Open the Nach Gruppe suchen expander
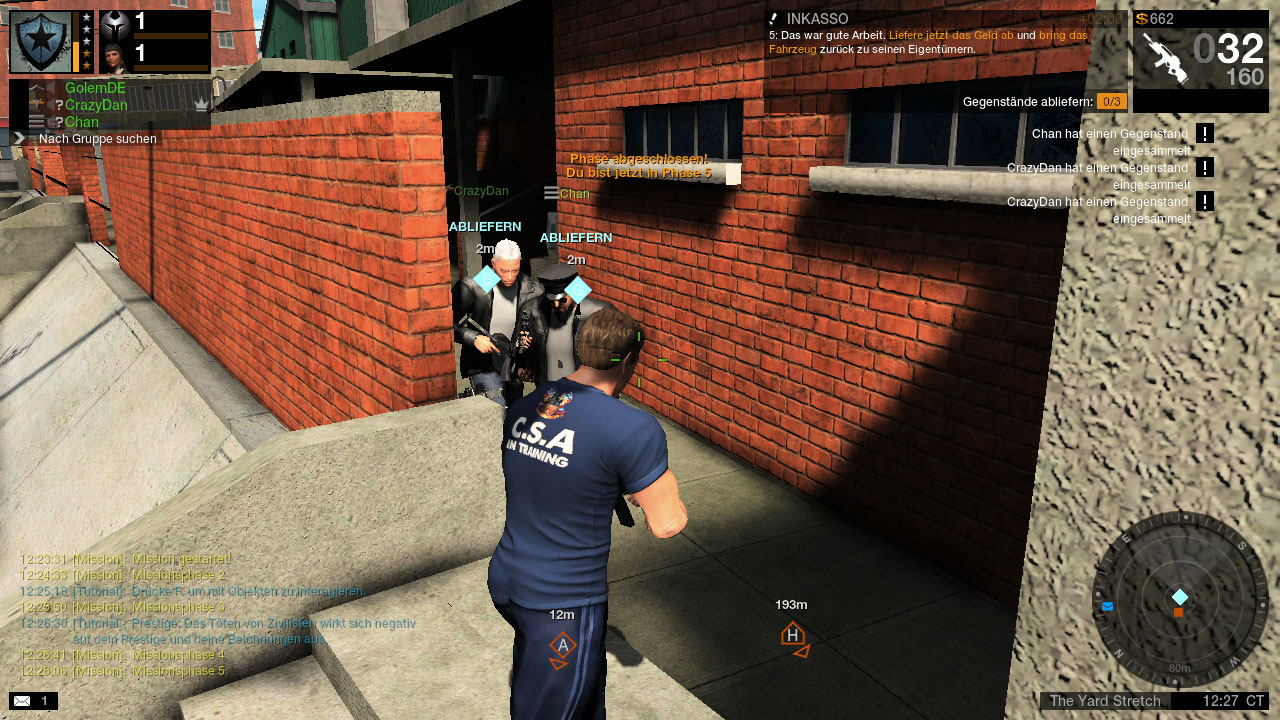The width and height of the screenshot is (1280, 720). 18,138
